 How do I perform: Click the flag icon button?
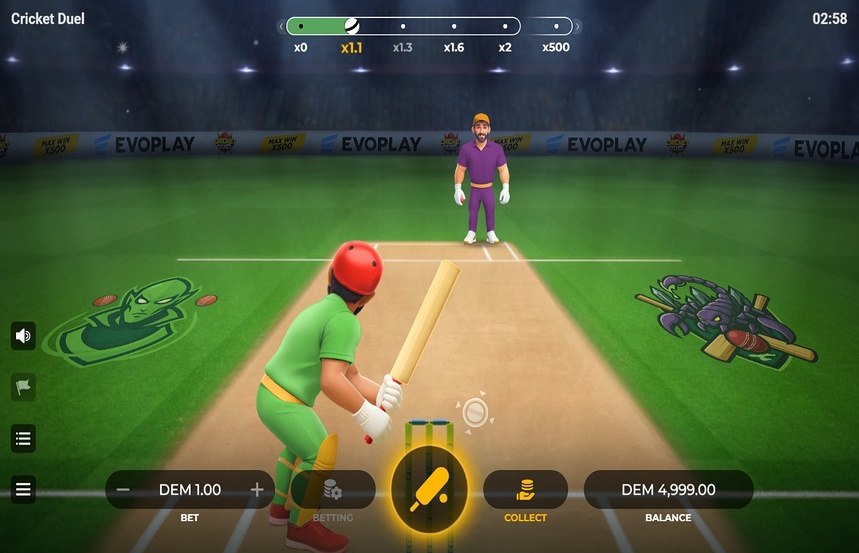click(23, 387)
